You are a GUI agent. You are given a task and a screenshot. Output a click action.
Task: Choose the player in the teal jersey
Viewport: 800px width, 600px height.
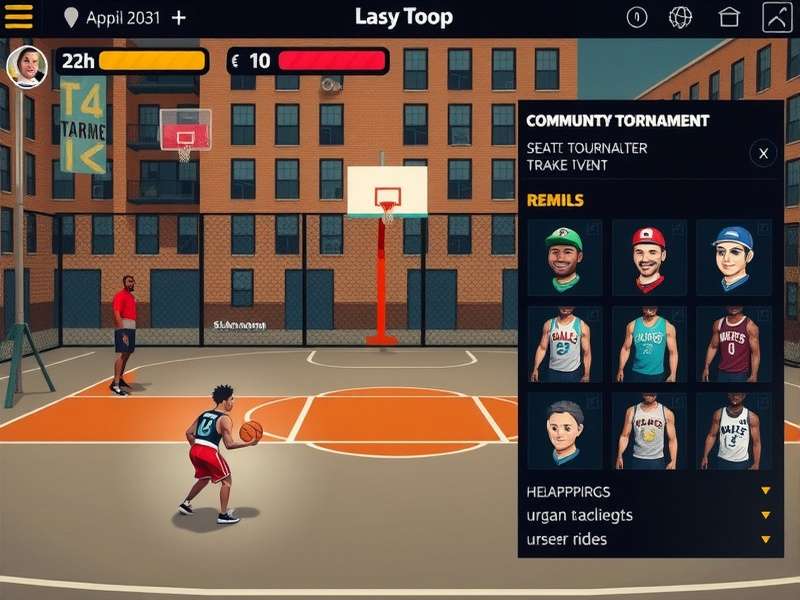tap(649, 344)
